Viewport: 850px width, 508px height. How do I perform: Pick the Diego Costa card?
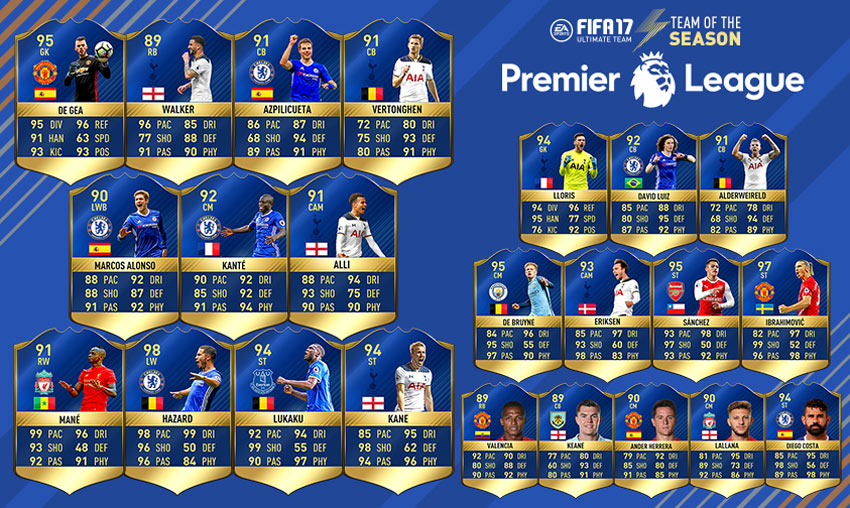[x=799, y=435]
